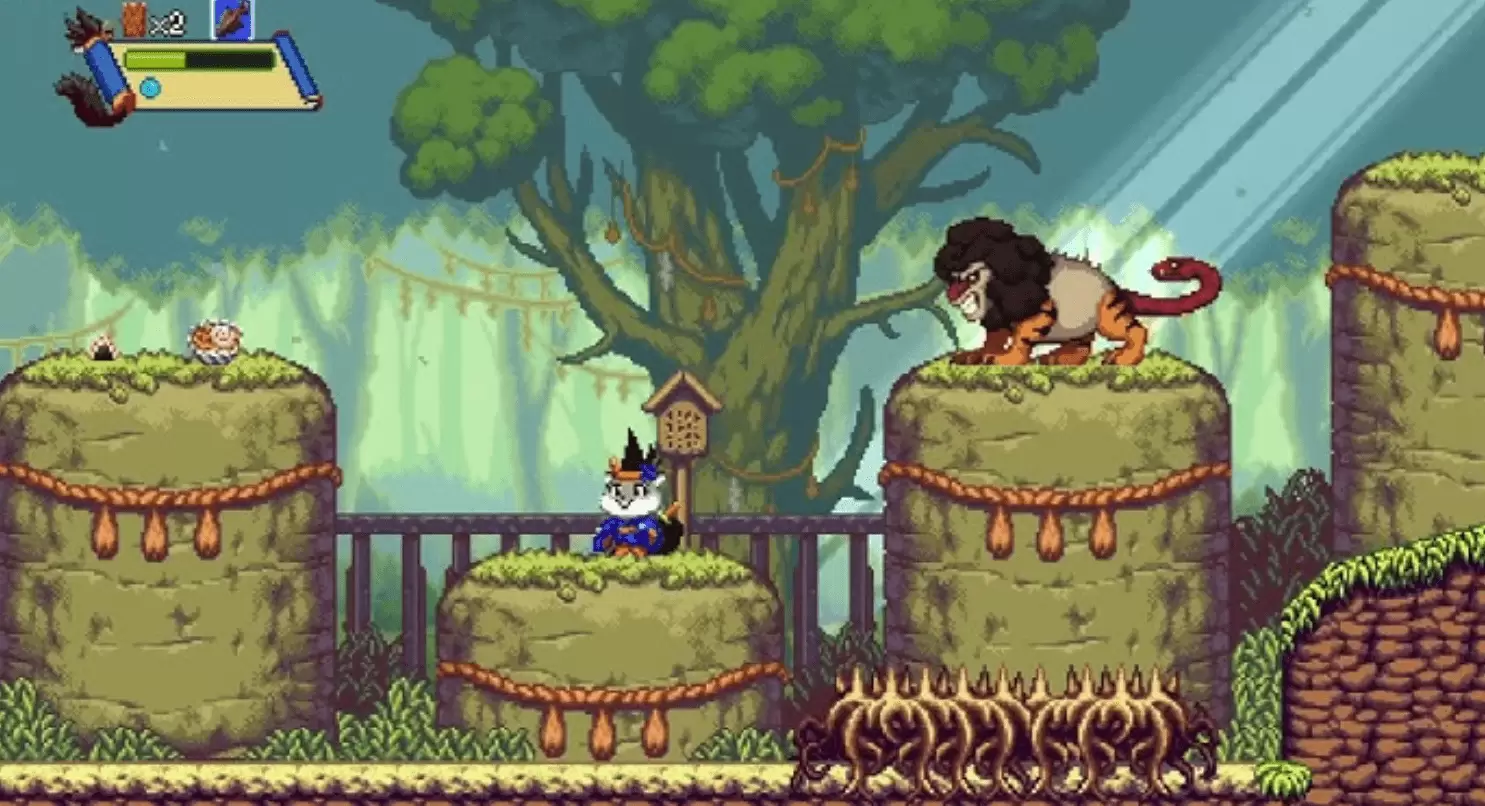1485x806 pixels.
Task: Open the left blue scroll roller
Action: pyautogui.click(x=105, y=72)
